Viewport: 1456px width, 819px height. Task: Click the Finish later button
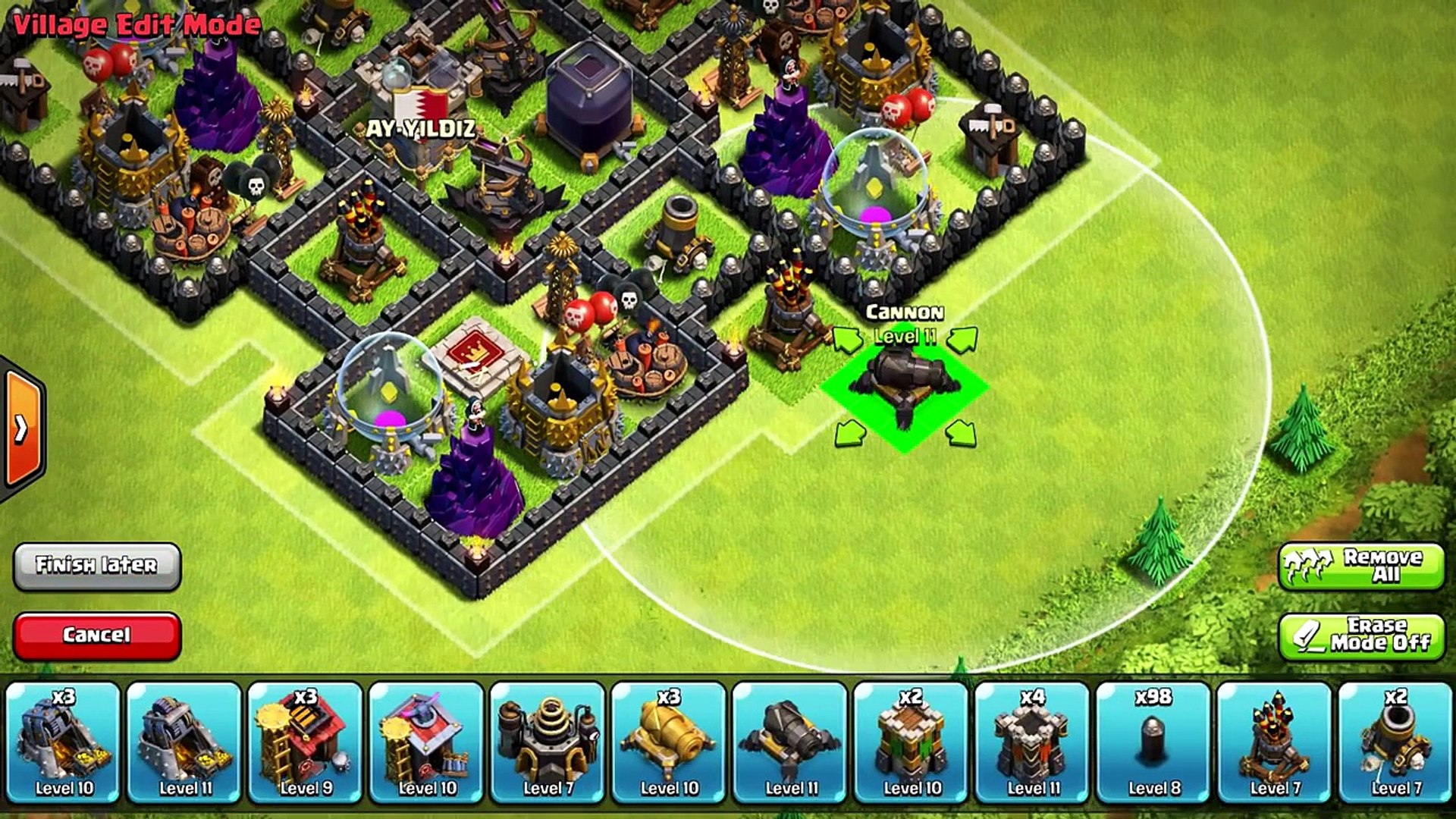click(x=97, y=566)
